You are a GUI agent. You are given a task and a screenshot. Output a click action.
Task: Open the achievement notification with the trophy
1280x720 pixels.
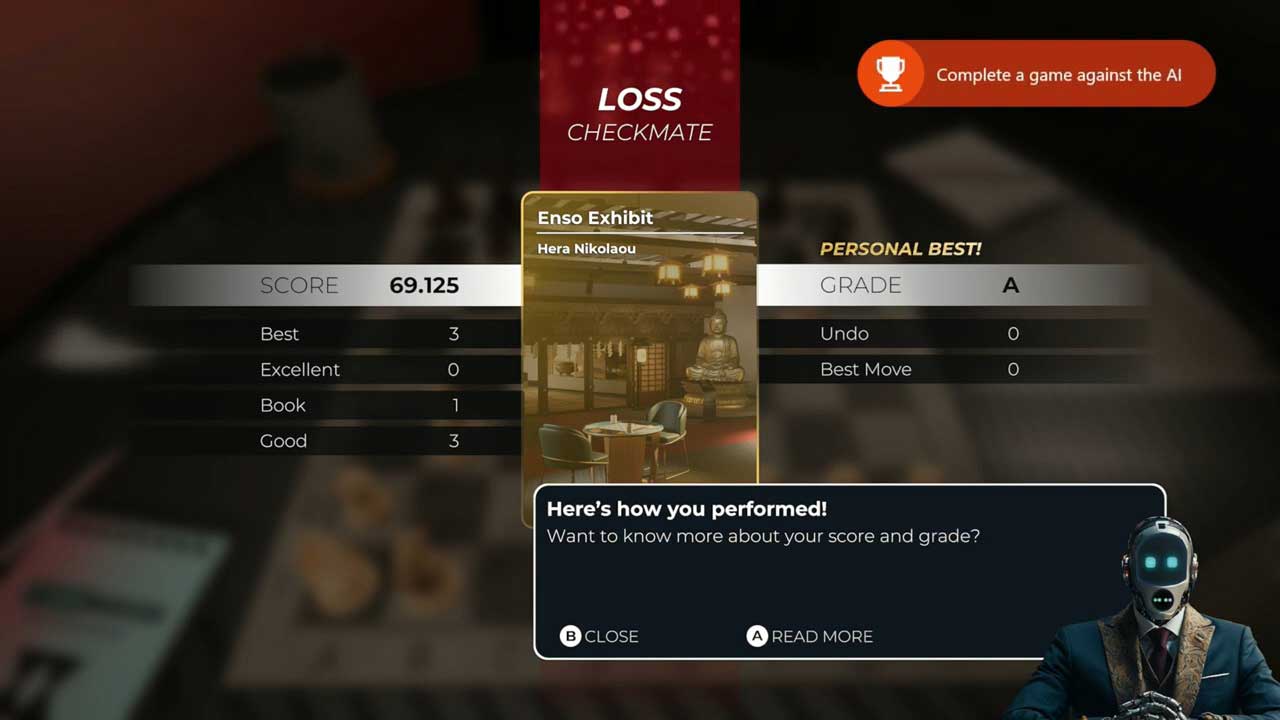coord(1035,74)
